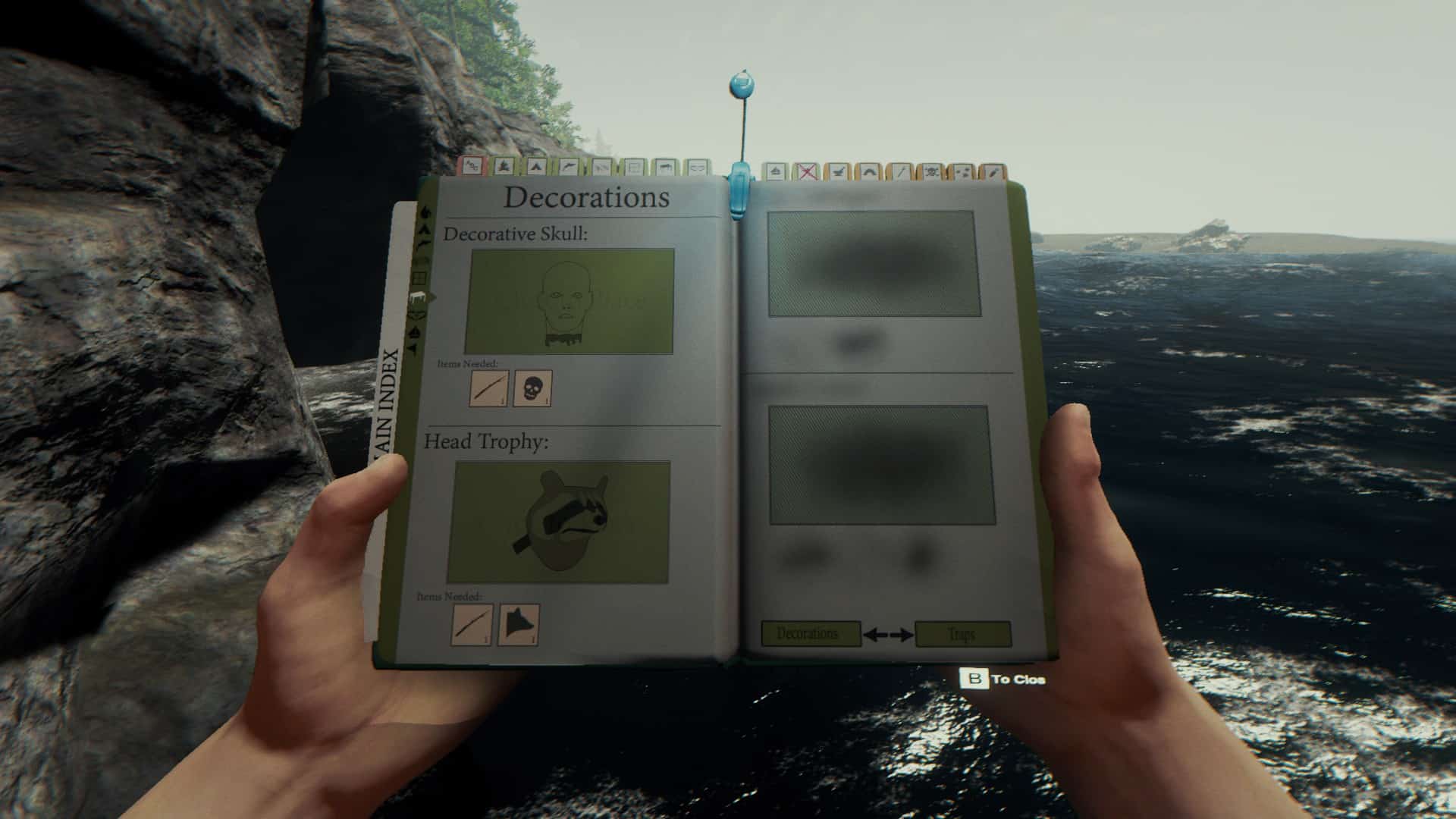Image resolution: width=1456 pixels, height=819 pixels.
Task: Select the Head Trophy blueprint
Action: click(x=560, y=522)
